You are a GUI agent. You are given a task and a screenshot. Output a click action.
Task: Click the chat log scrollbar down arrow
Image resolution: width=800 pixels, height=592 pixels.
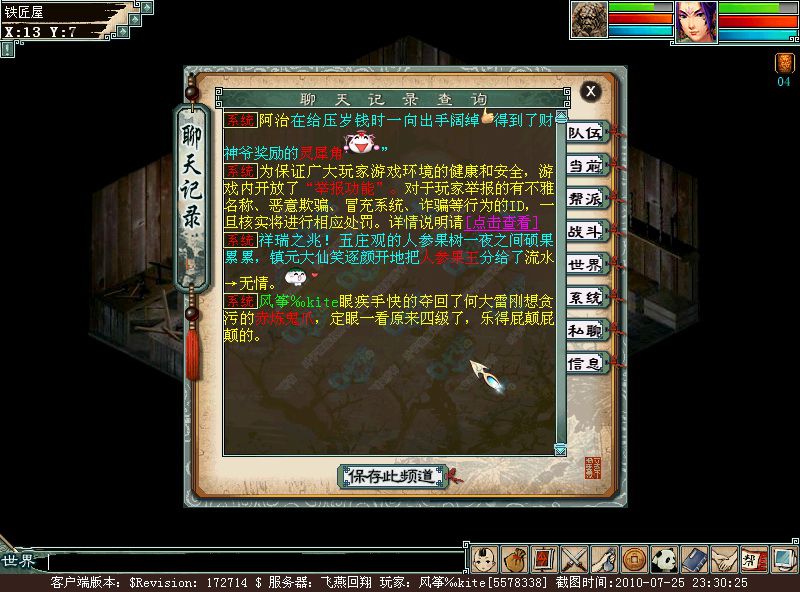click(x=560, y=449)
